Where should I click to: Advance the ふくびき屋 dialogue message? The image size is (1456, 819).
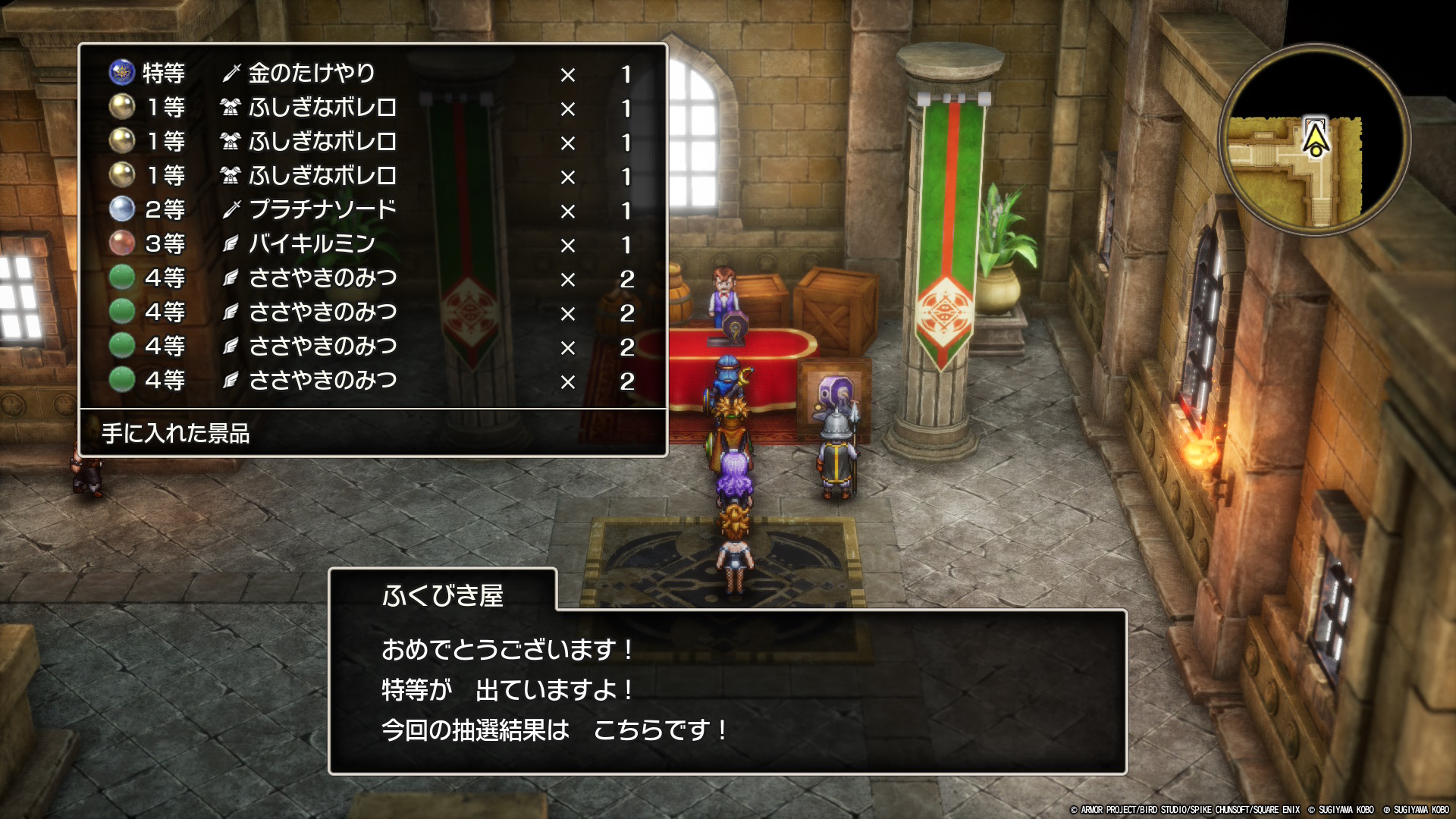click(x=726, y=690)
